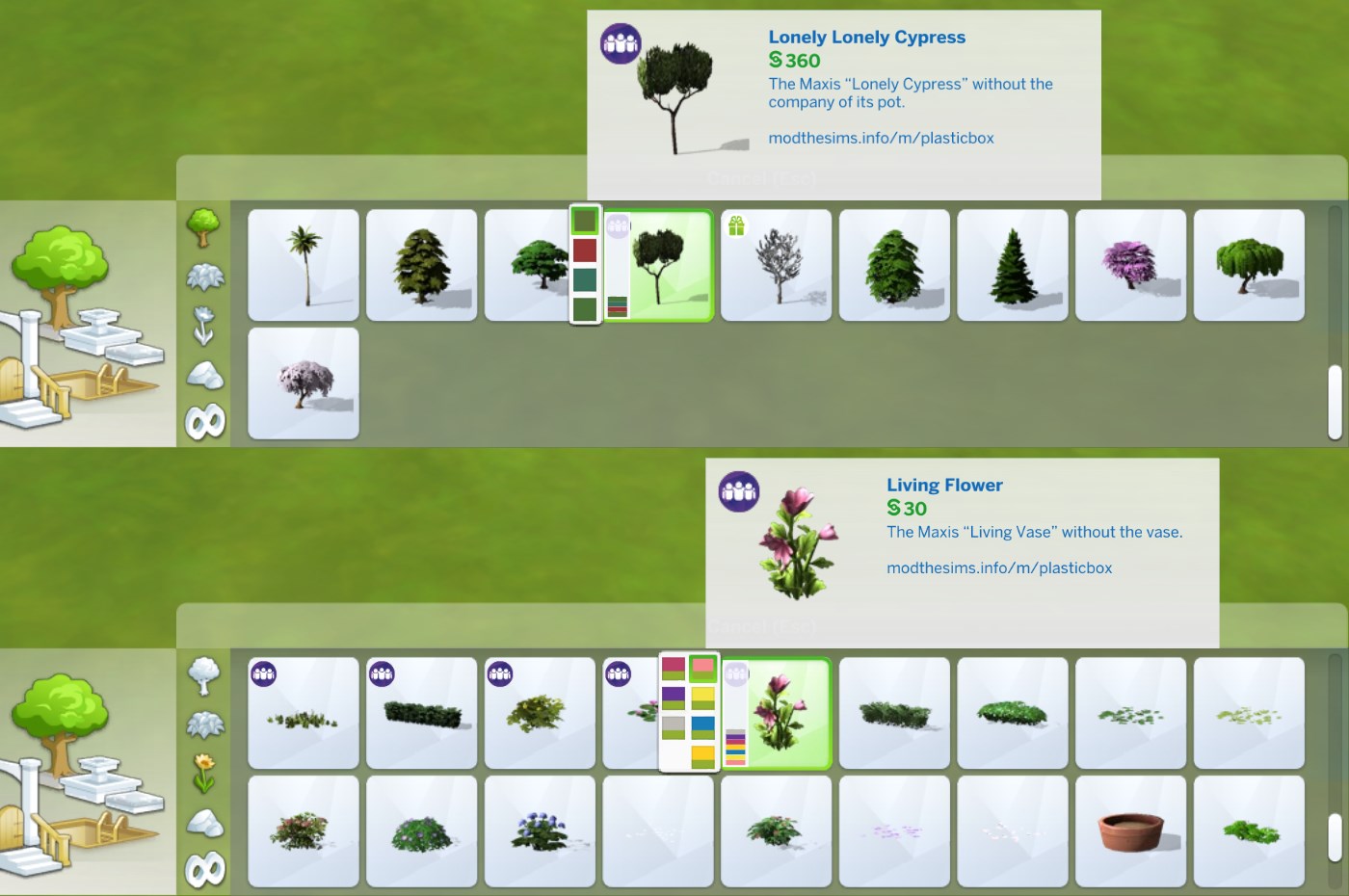Viewport: 1349px width, 896px height.
Task: Select the pink cherry blossom tree thumbnail
Action: (303, 382)
